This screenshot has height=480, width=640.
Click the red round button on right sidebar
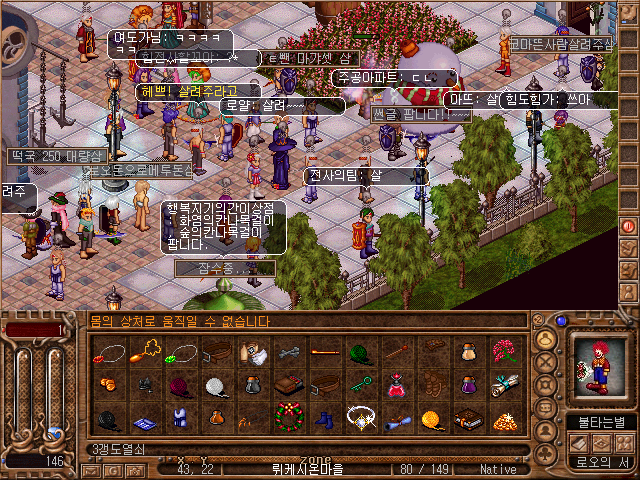tap(629, 226)
